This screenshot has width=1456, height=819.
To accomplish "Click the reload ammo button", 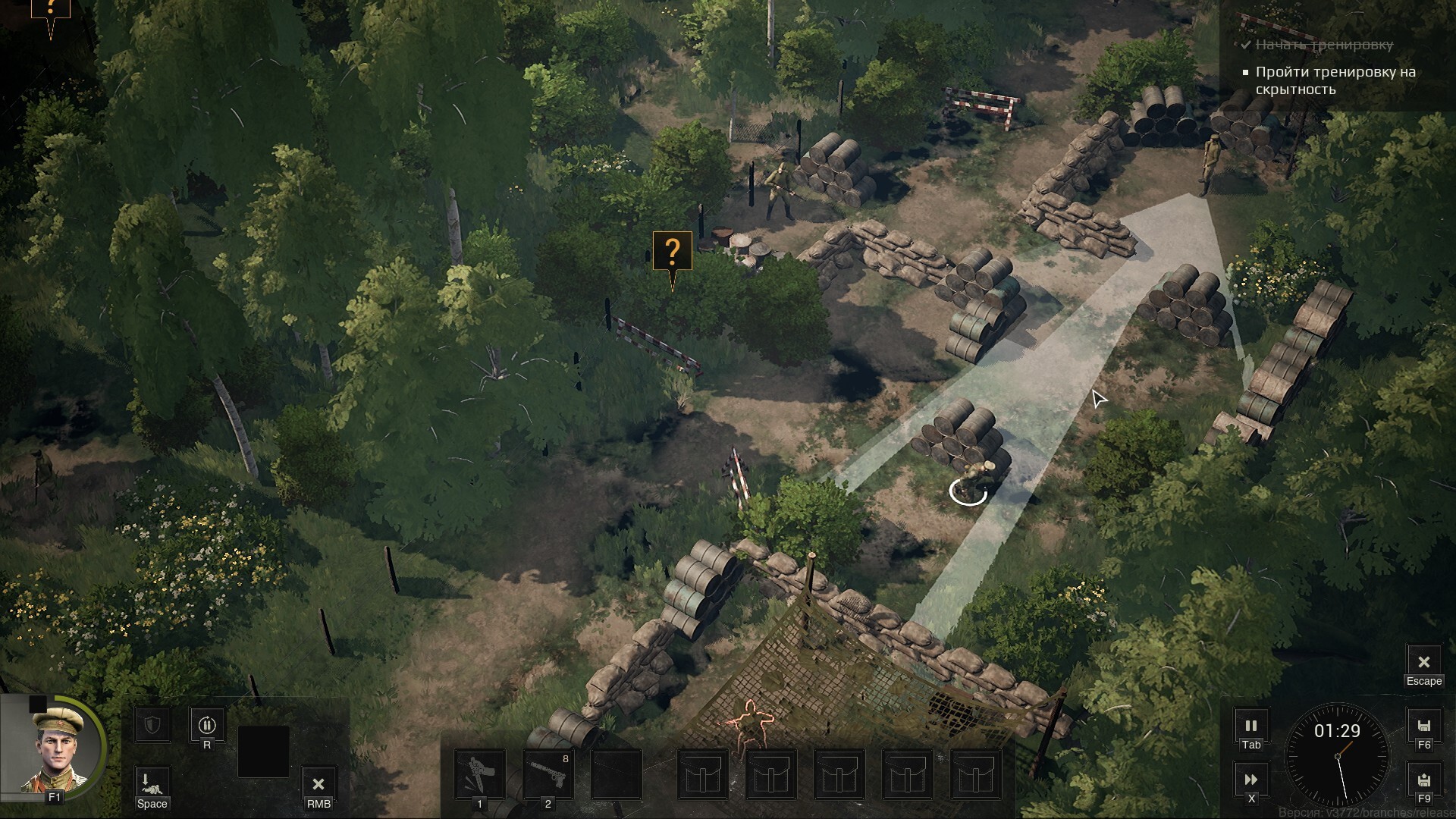I will click(206, 725).
